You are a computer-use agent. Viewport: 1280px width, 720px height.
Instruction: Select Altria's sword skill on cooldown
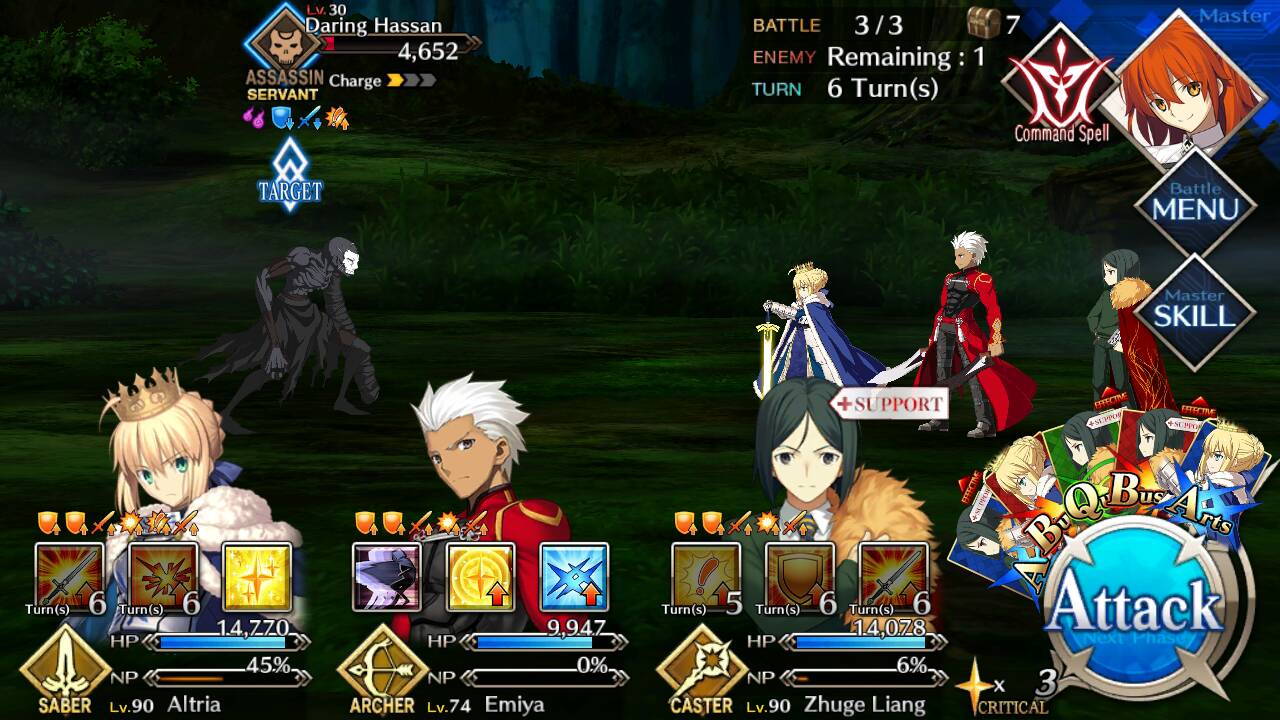[69, 577]
